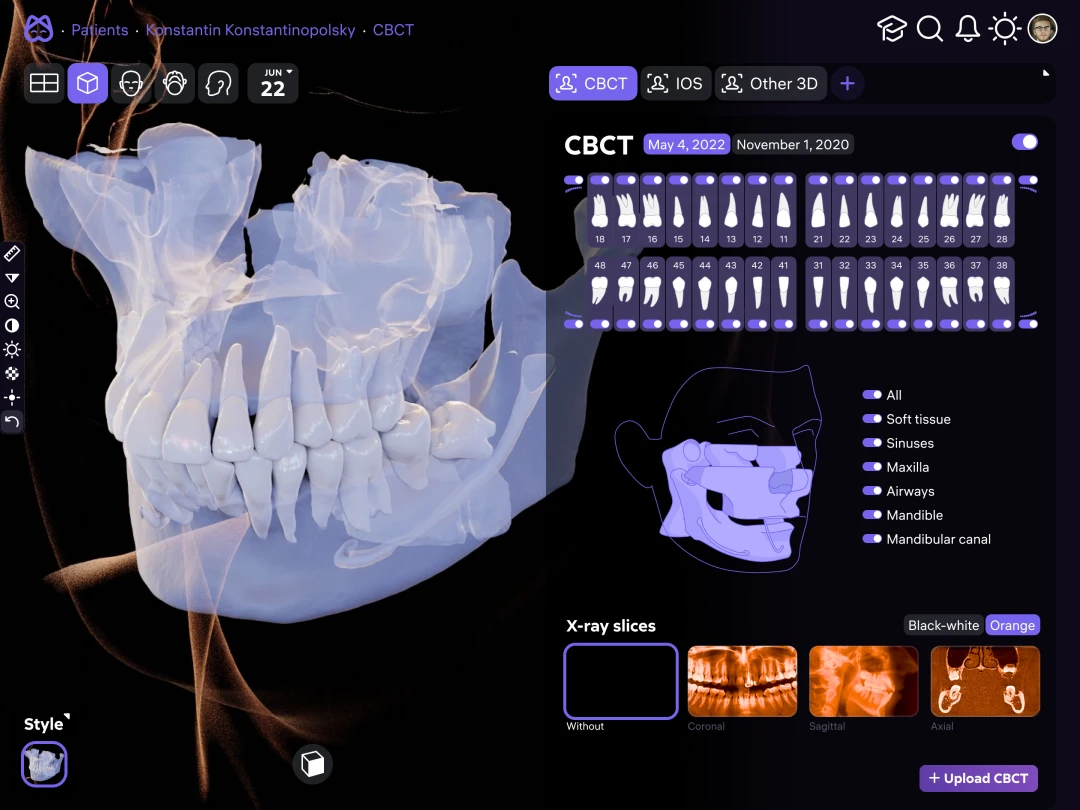The width and height of the screenshot is (1080, 810).
Task: Toggle the Sinuses layer
Action: coord(872,443)
